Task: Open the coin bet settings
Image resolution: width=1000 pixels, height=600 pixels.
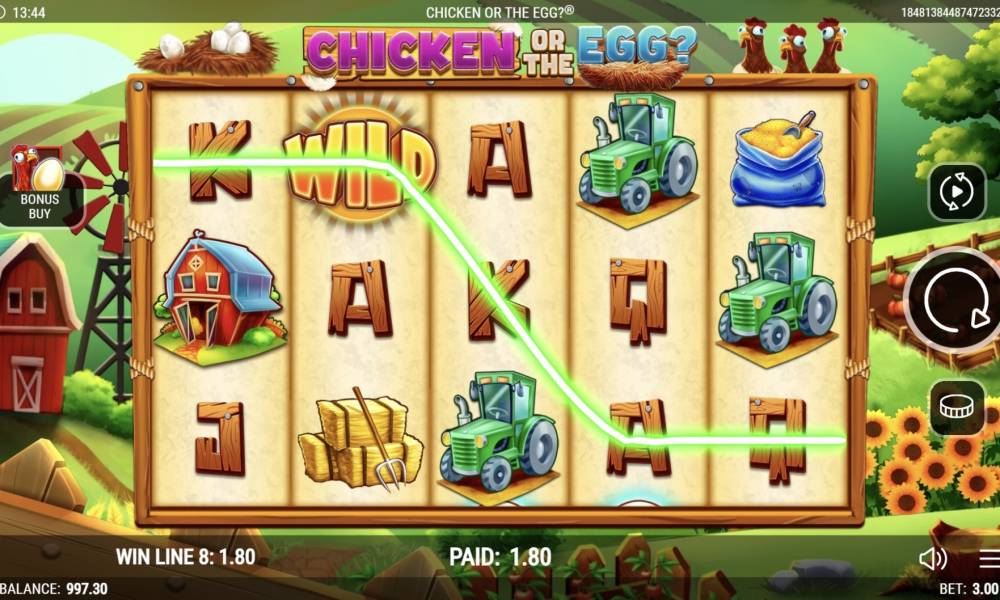Action: [957, 407]
